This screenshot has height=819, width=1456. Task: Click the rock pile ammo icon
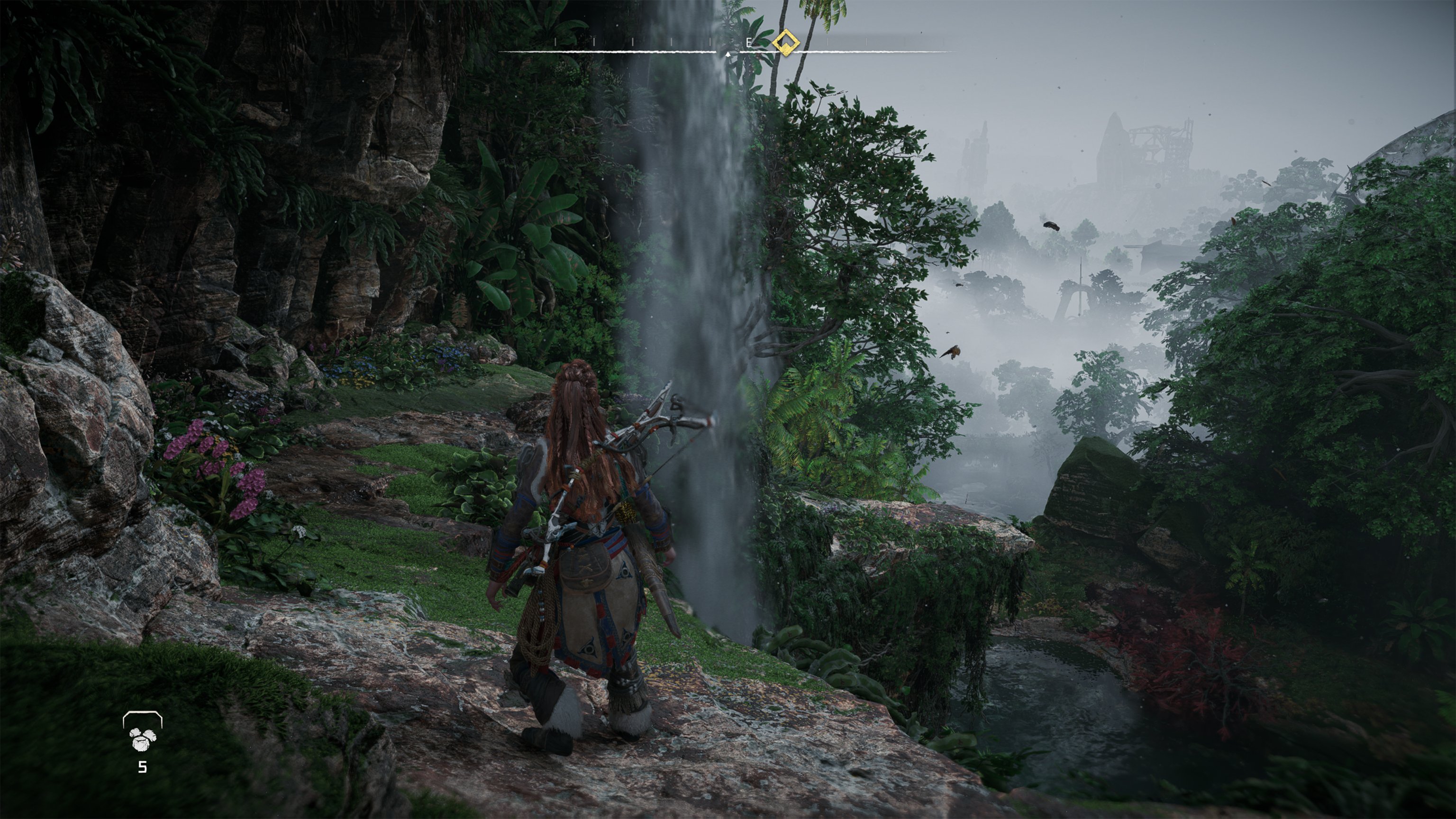tap(143, 740)
